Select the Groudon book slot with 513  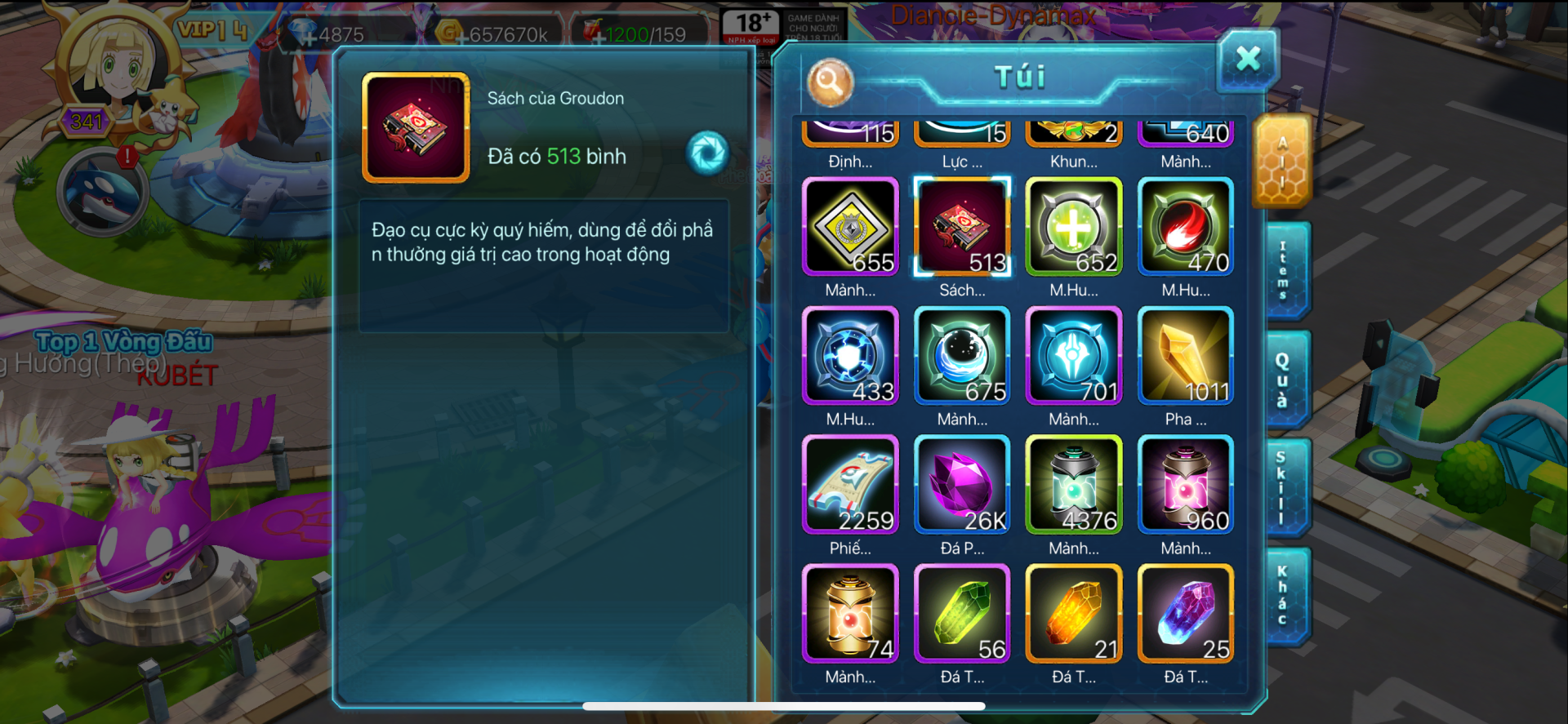coord(962,227)
